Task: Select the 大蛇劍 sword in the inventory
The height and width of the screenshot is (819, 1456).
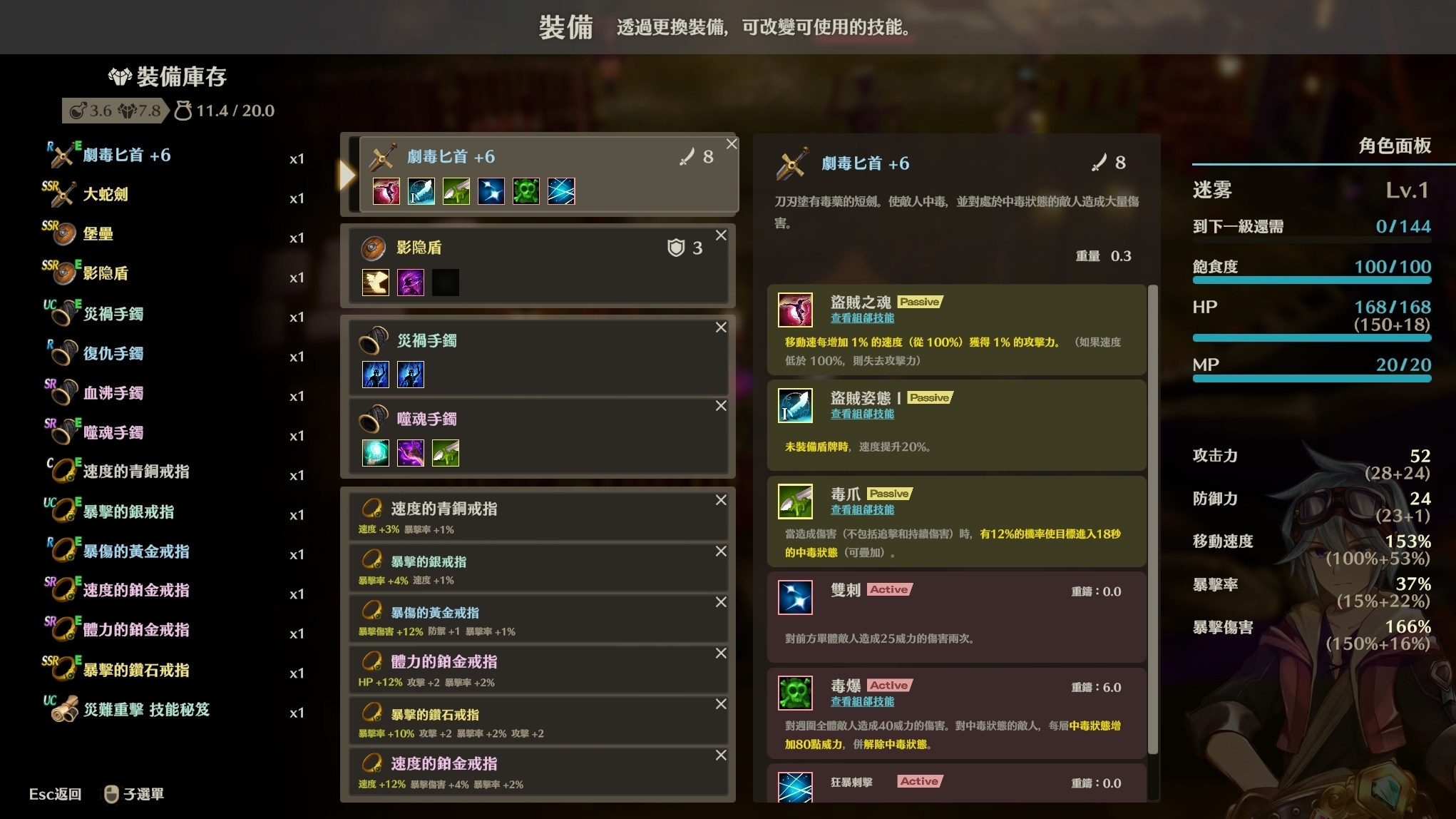Action: point(106,195)
